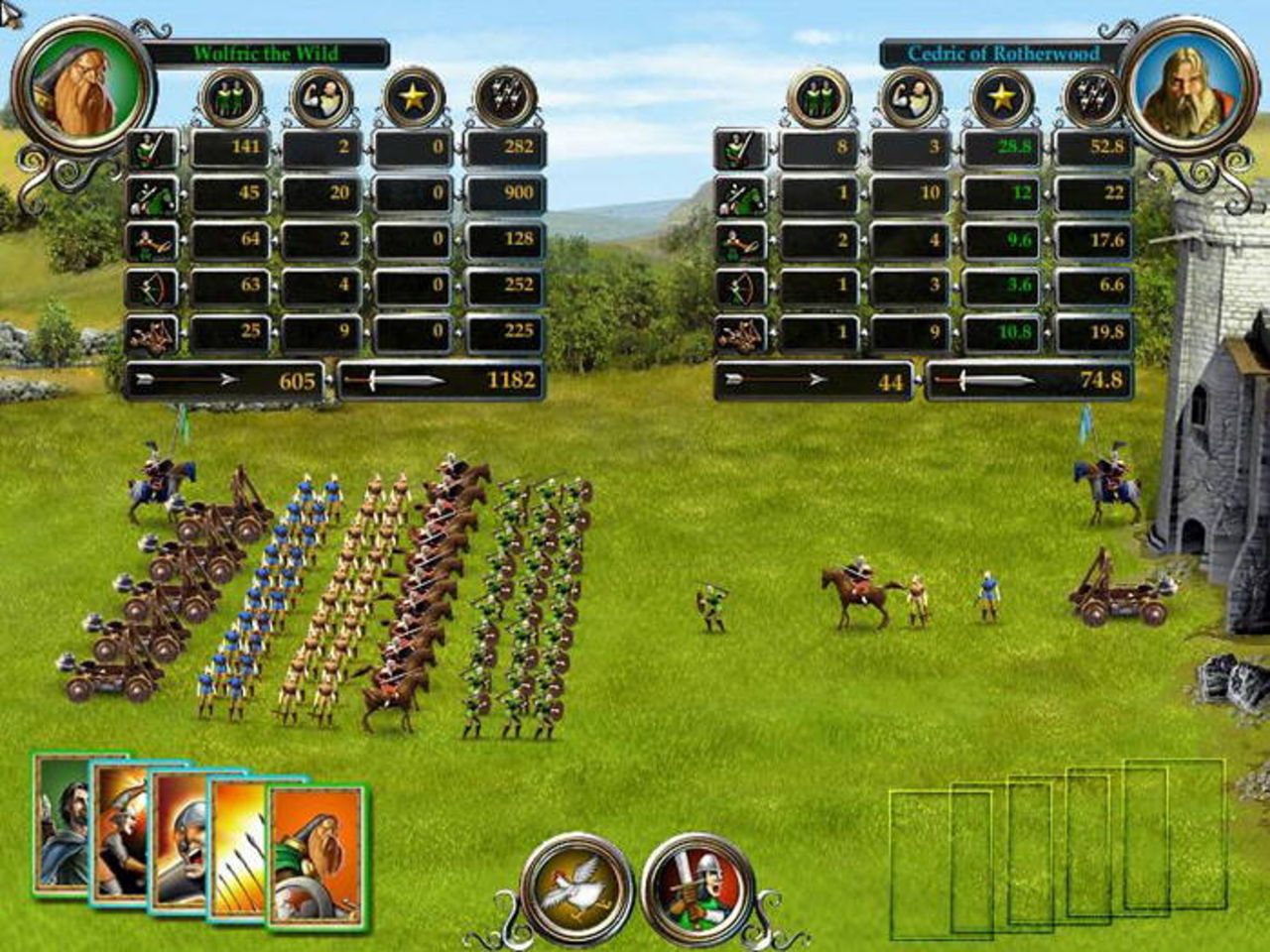Click Wolfric's unit count column icon
1270x952 pixels.
(230, 97)
